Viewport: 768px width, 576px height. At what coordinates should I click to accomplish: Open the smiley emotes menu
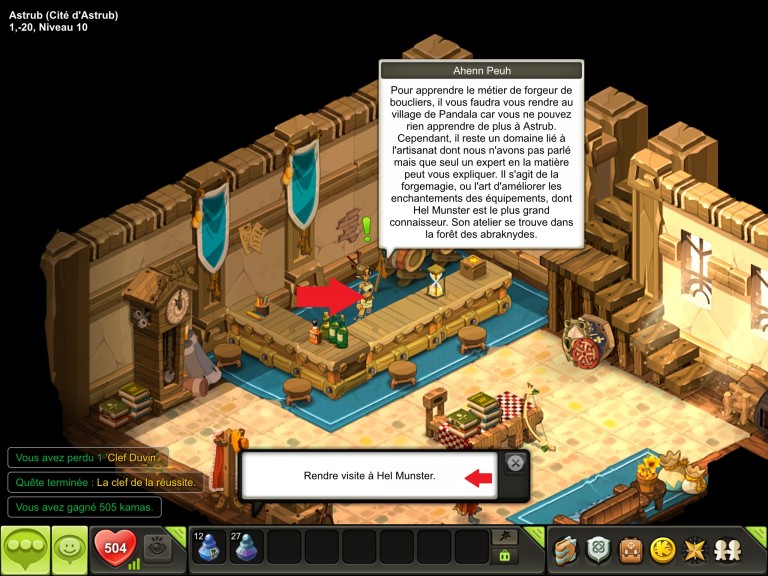point(69,549)
